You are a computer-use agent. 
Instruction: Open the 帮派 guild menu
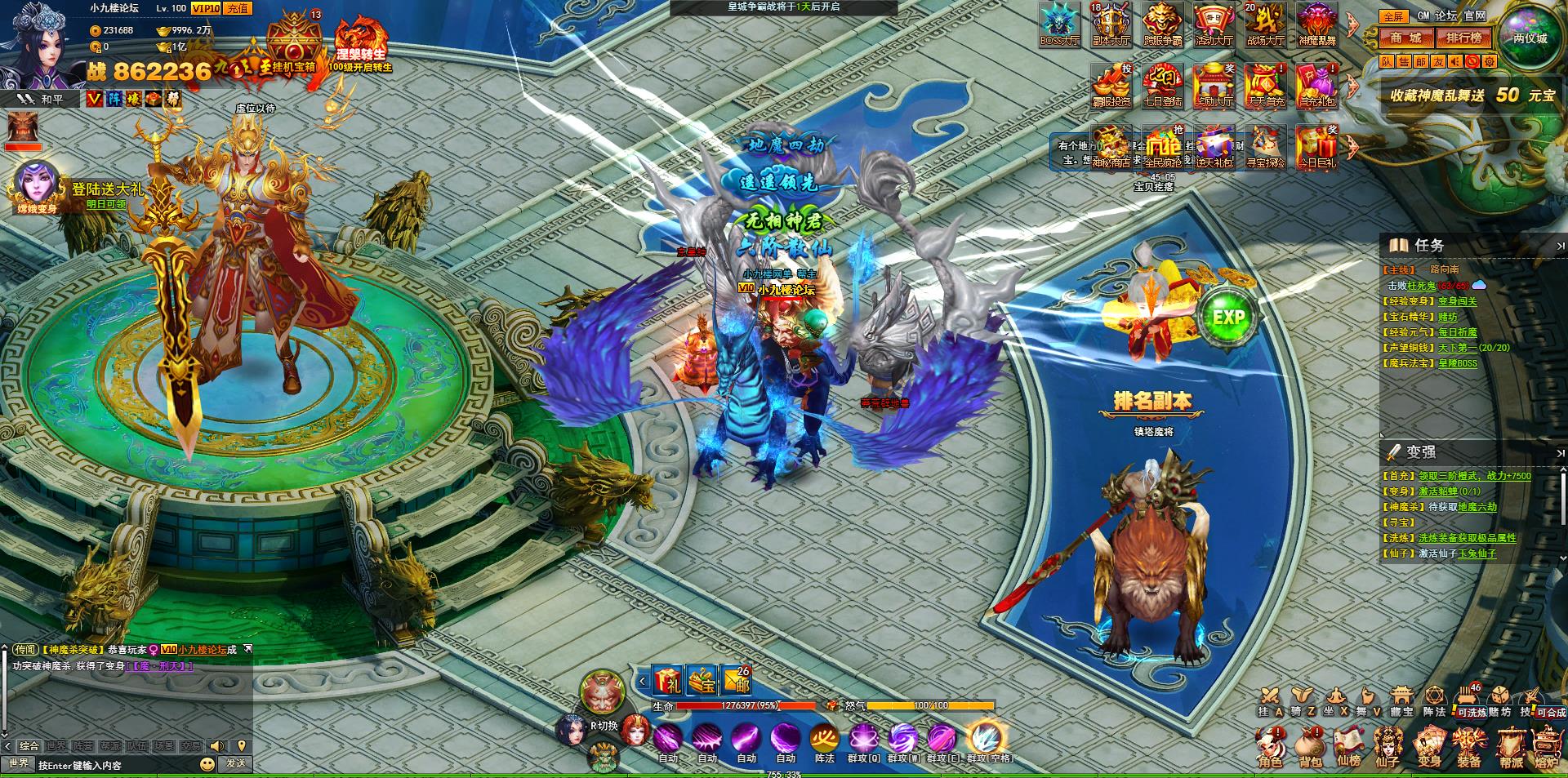click(1511, 748)
